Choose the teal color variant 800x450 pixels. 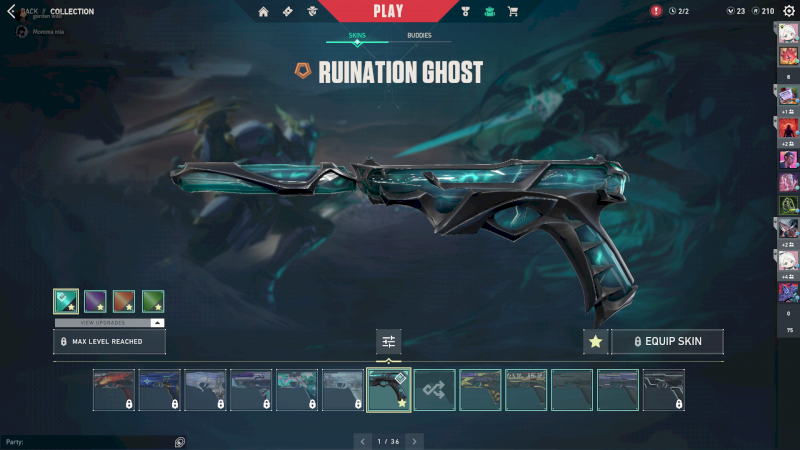[x=66, y=301]
